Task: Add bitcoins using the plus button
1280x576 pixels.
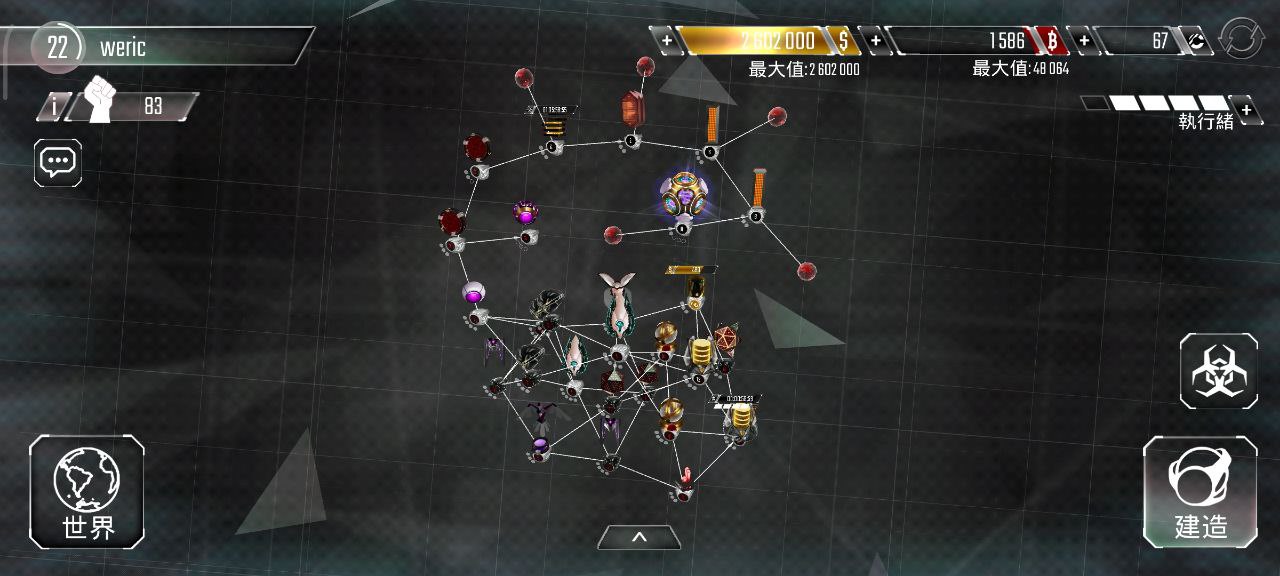Action: (875, 41)
